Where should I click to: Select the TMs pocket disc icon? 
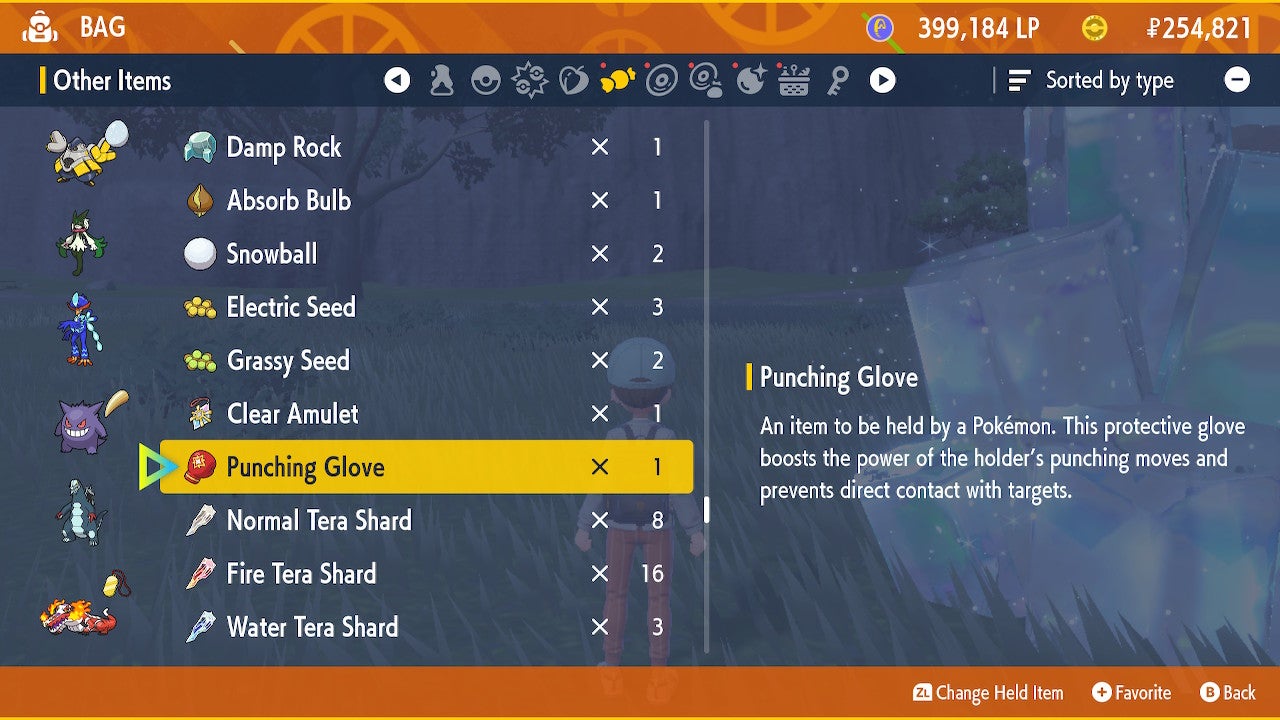pyautogui.click(x=662, y=80)
